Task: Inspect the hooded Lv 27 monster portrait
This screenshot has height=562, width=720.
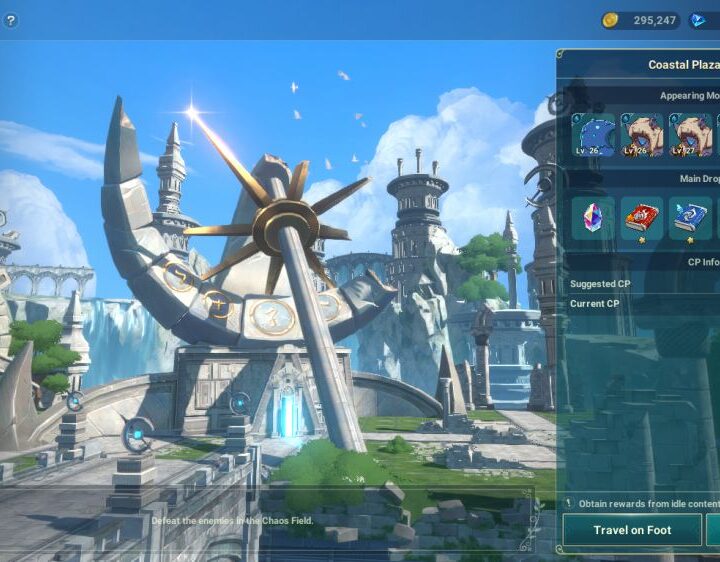Action: click(x=690, y=135)
